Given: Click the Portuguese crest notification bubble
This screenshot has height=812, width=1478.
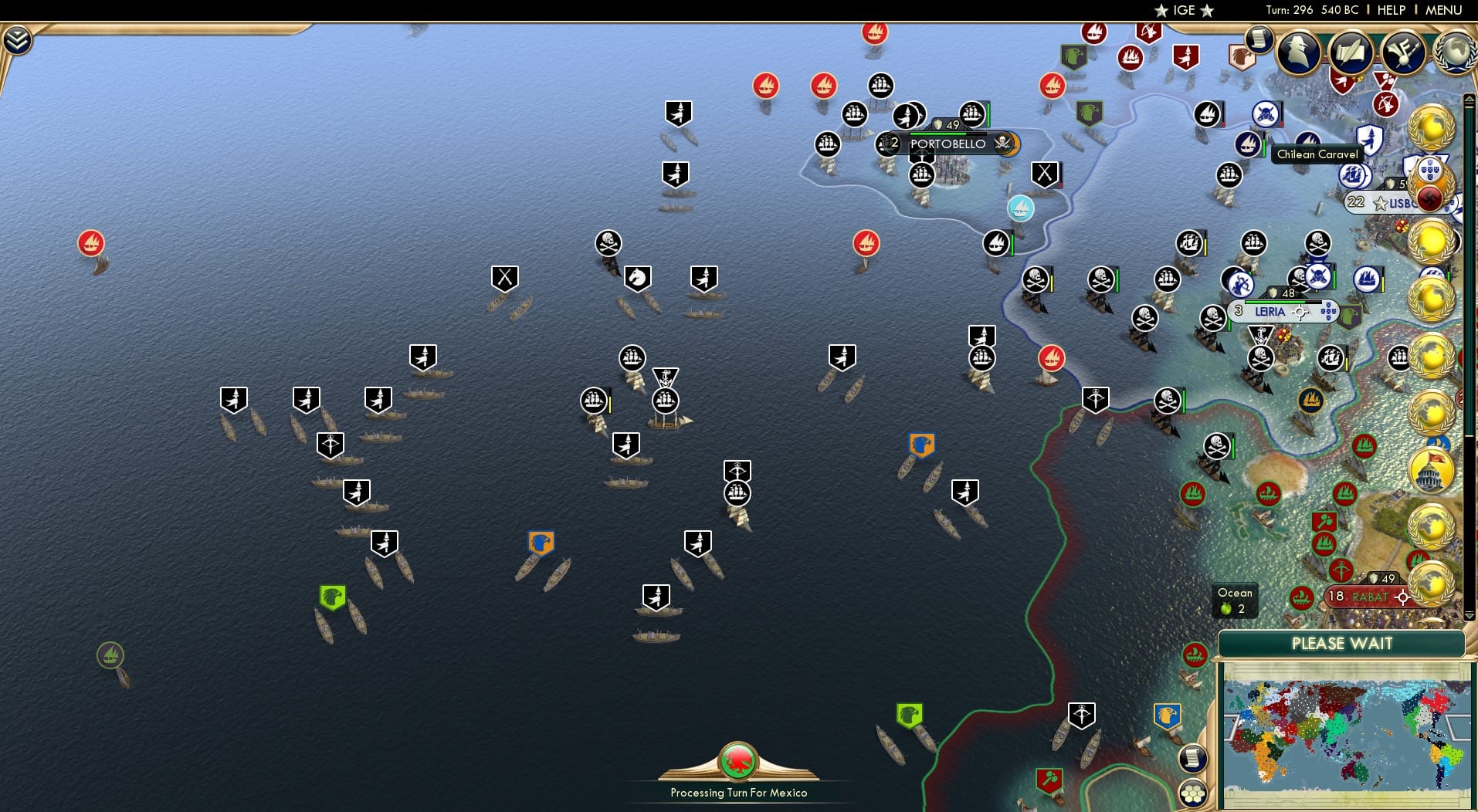Looking at the screenshot, I should pos(1430,168).
